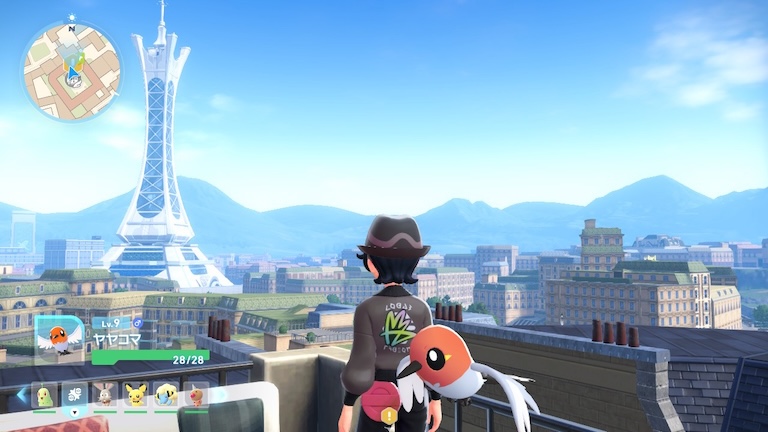Open the circular city minimap

(71, 71)
